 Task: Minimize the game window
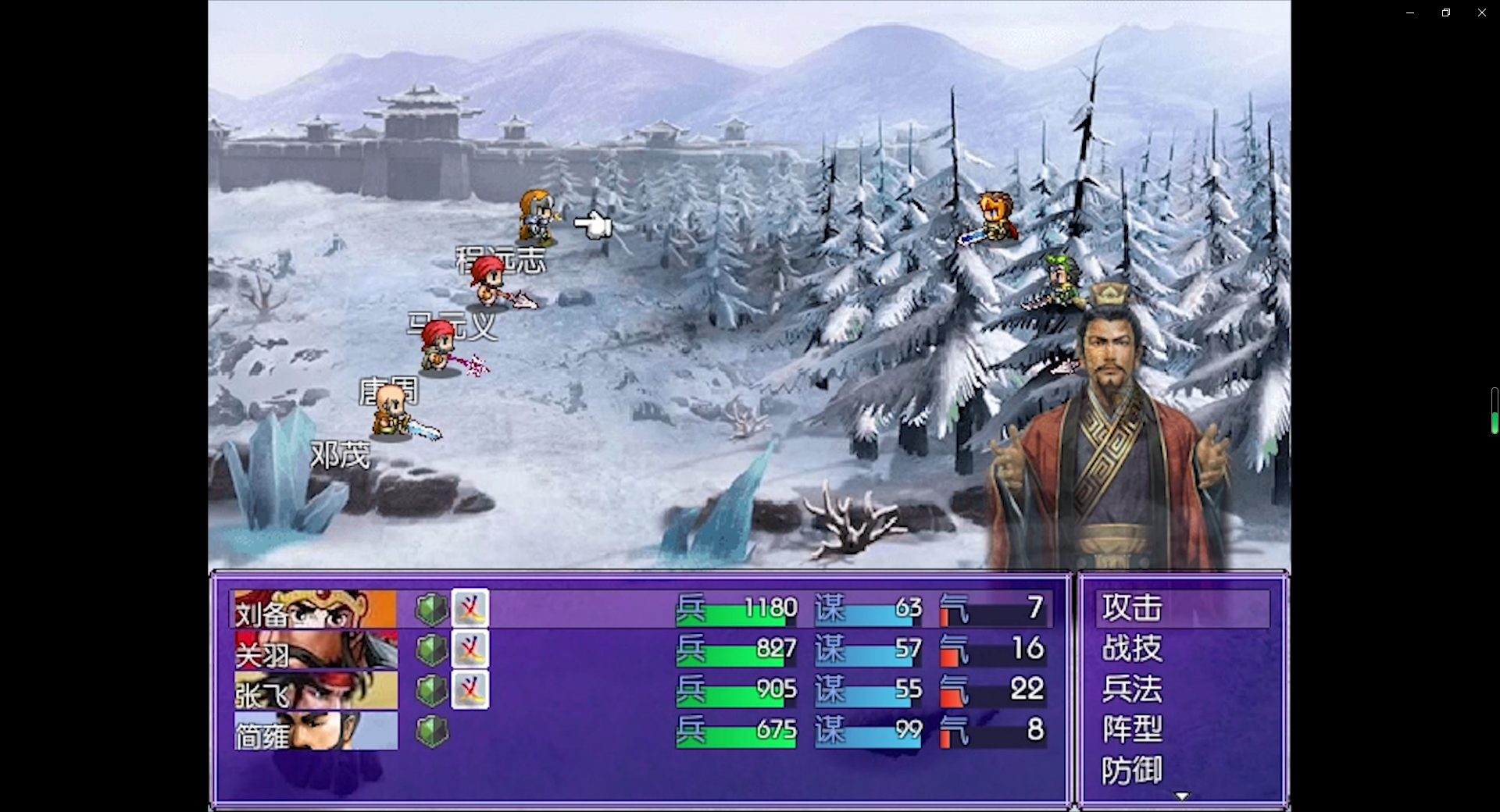1409,12
